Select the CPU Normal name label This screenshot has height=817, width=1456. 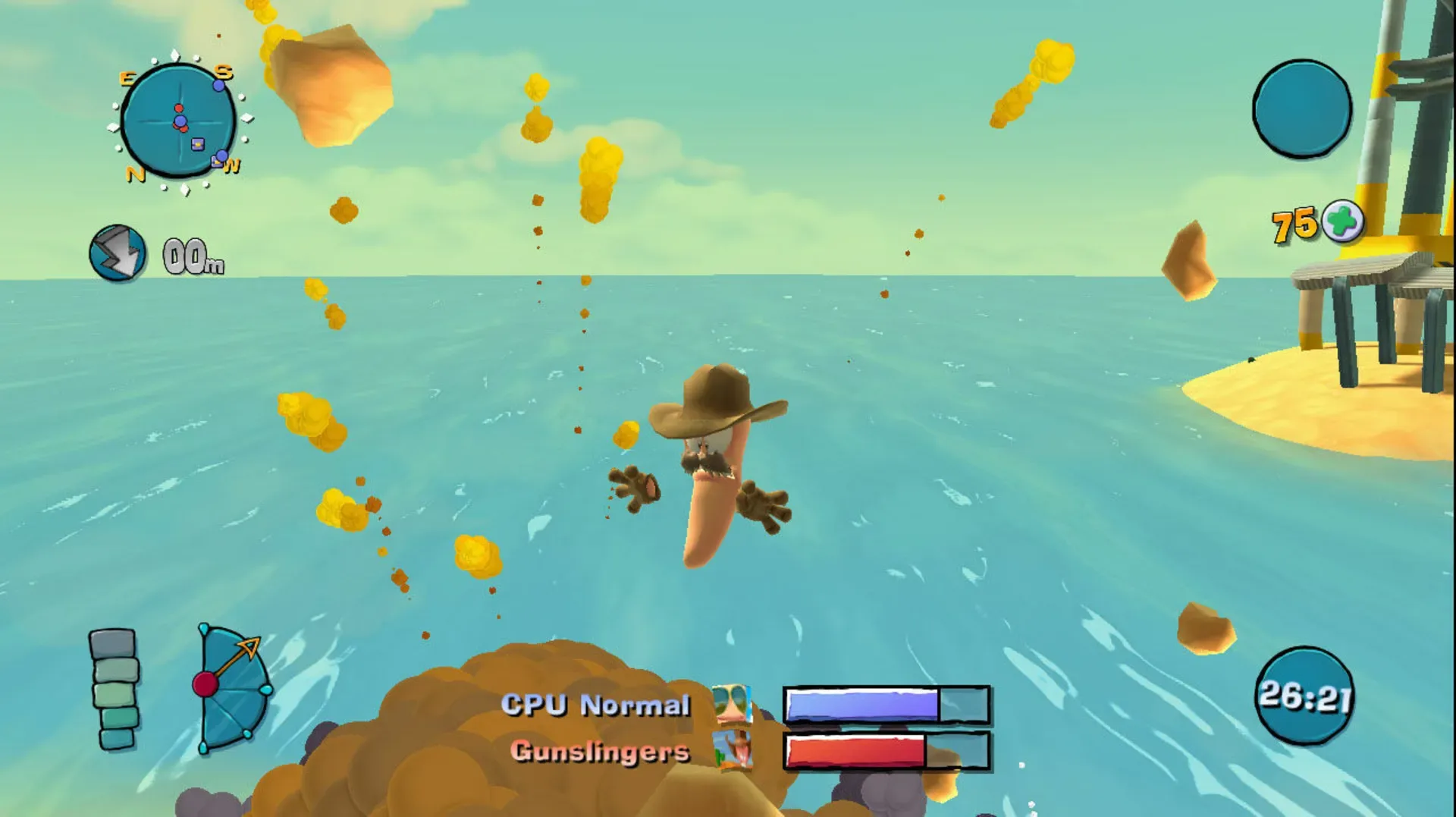[x=596, y=704]
